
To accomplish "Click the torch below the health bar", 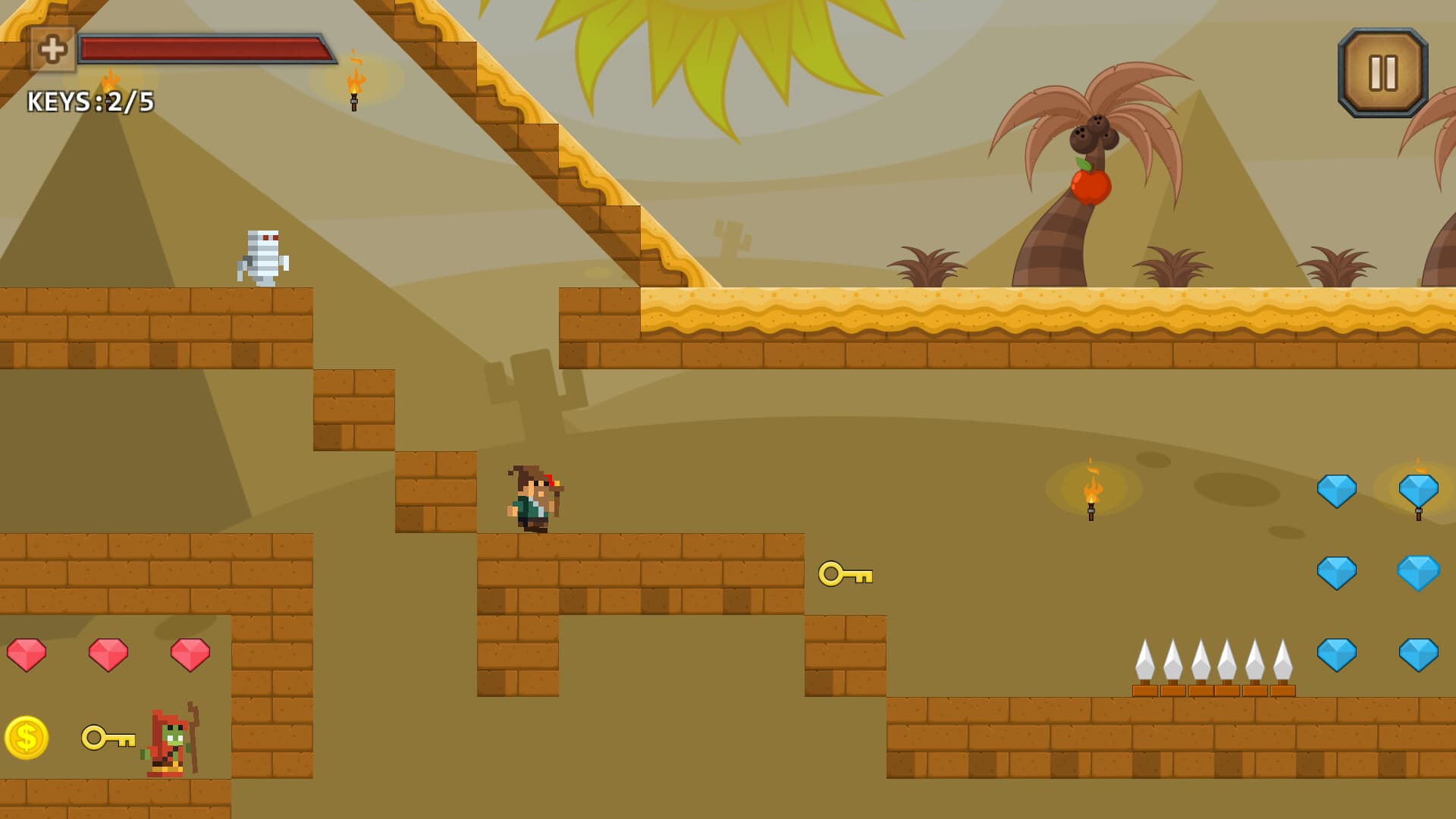I will pos(355,91).
